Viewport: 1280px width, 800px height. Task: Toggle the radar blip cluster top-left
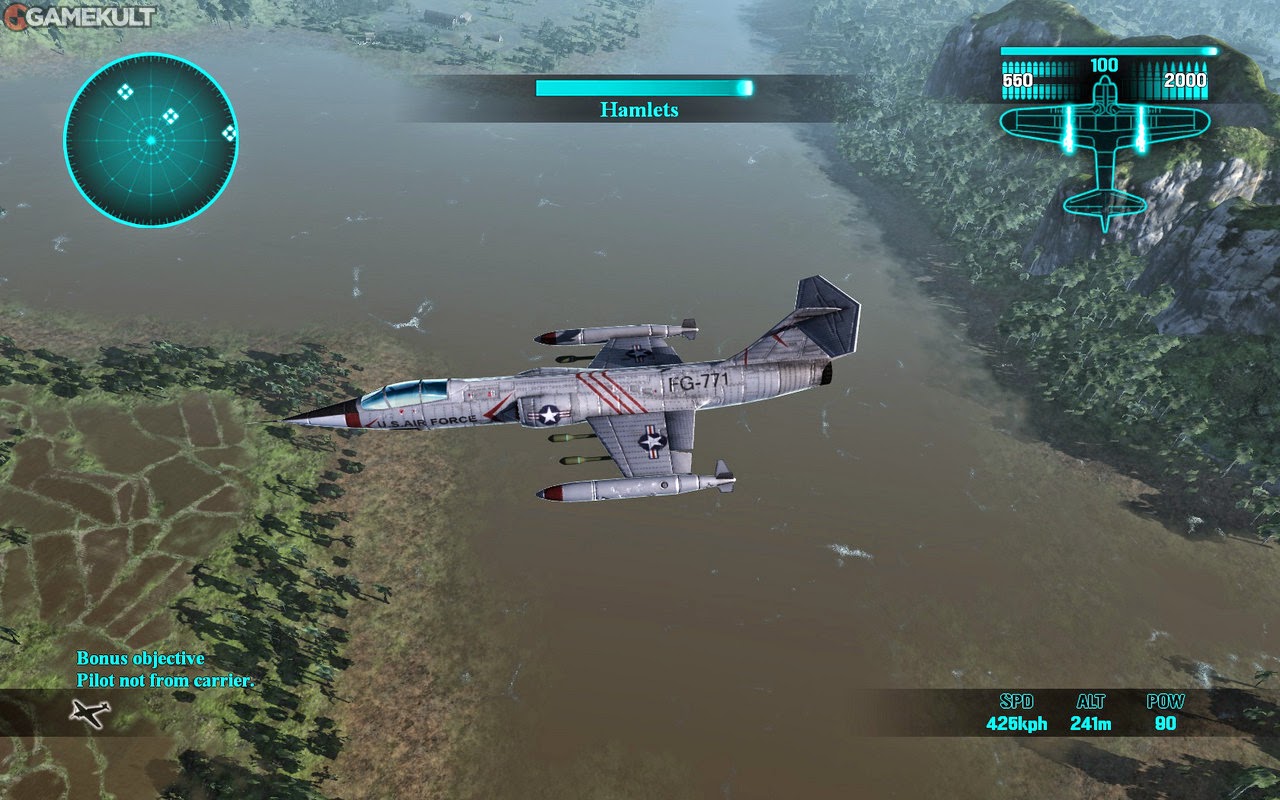[x=125, y=93]
